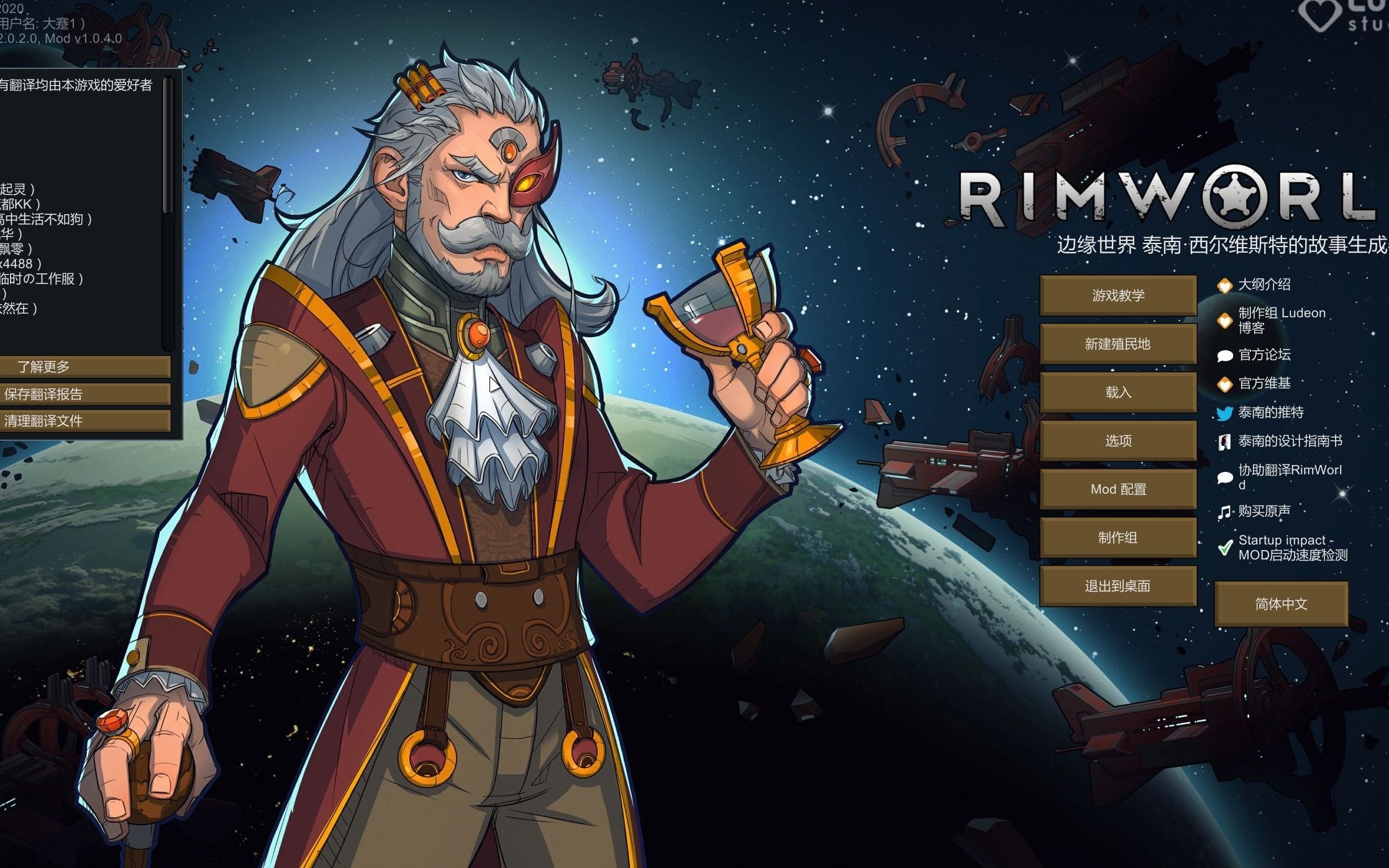The width and height of the screenshot is (1389, 868).
Task: Open the 官方维基 wiki link
Action: tap(1264, 383)
